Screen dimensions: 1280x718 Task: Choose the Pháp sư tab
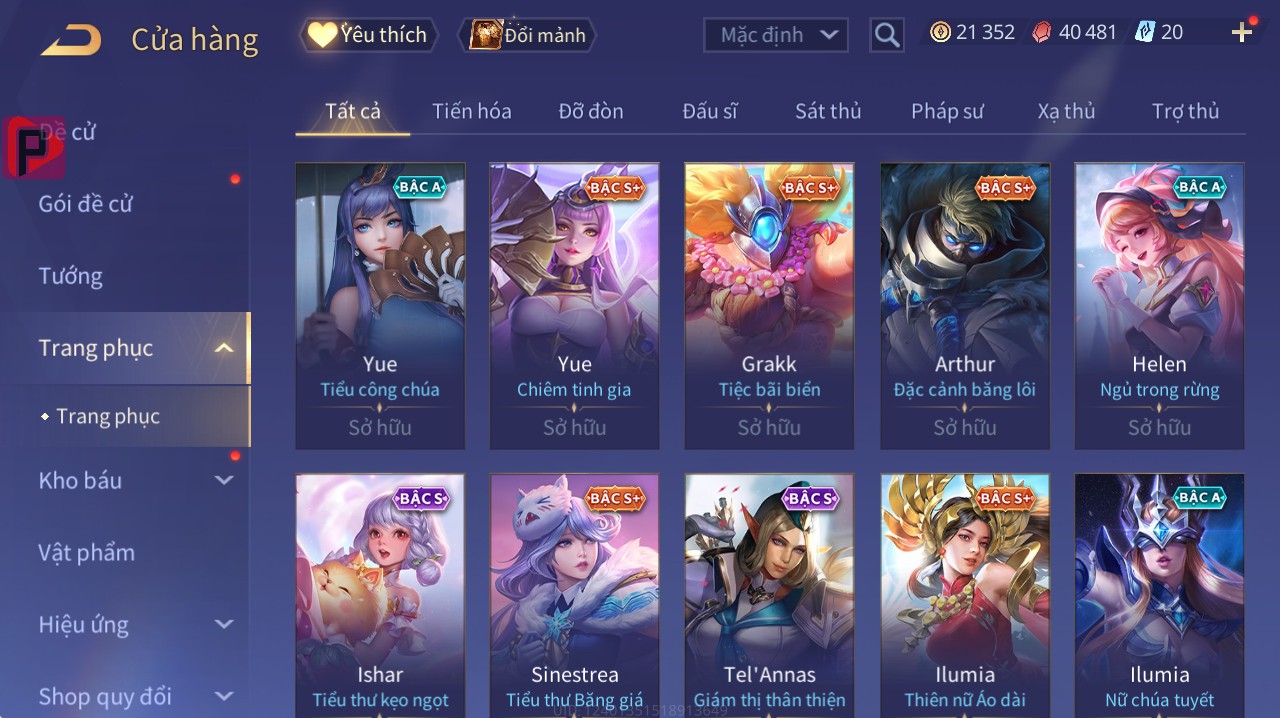click(x=947, y=111)
